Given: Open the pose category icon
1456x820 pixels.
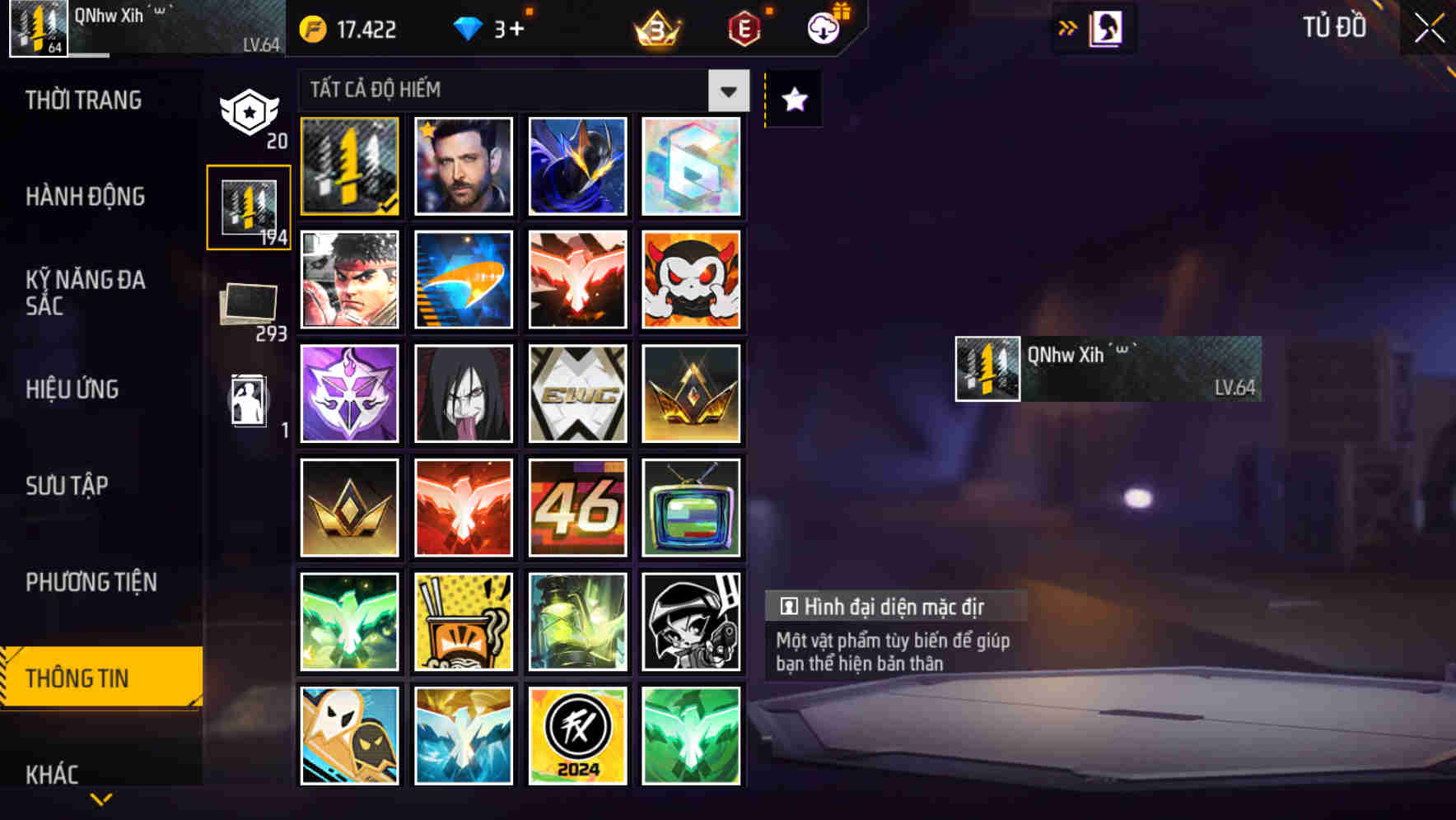Looking at the screenshot, I should (x=247, y=401).
